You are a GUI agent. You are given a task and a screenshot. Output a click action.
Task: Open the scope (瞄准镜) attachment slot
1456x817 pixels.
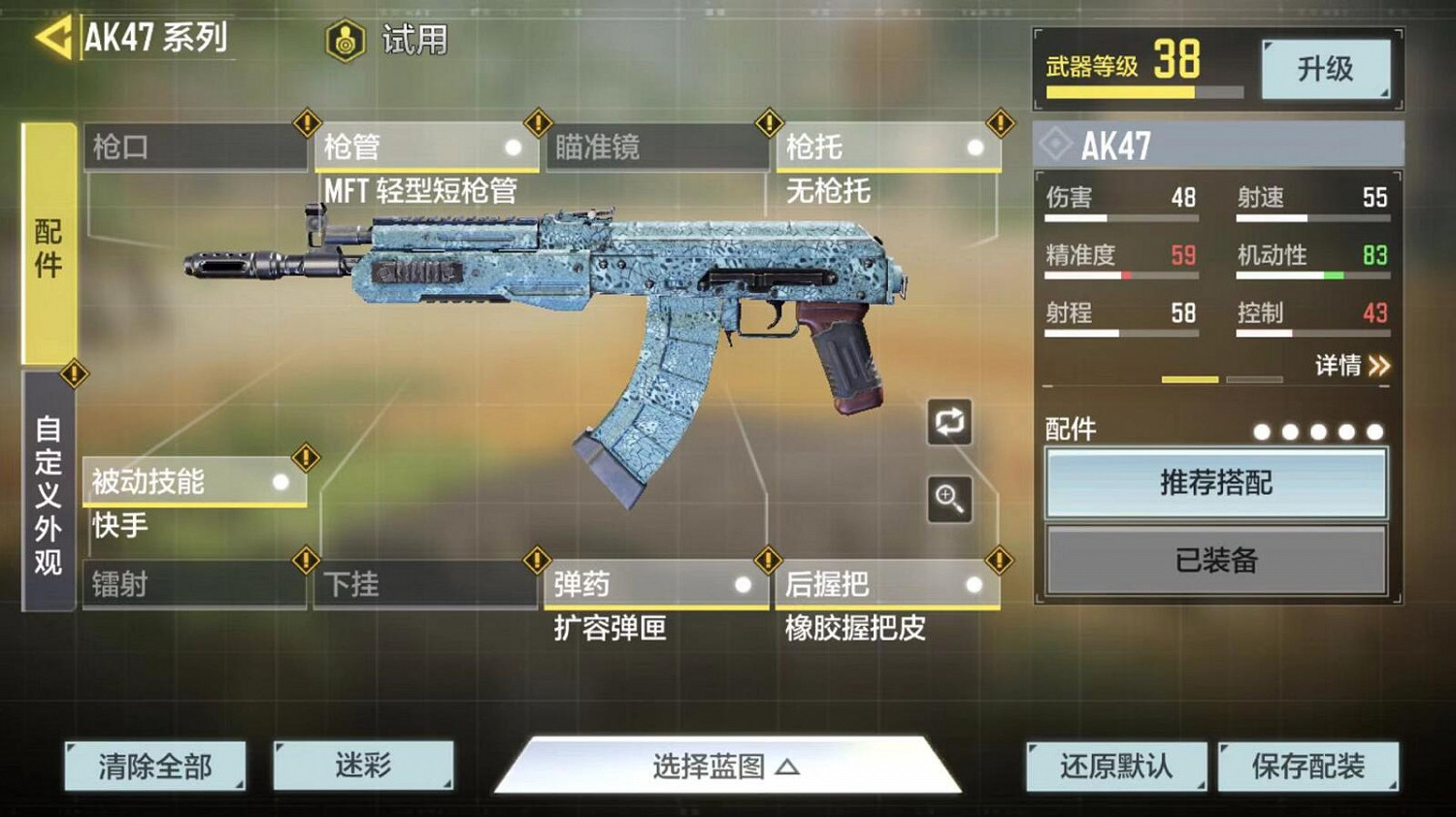pyautogui.click(x=655, y=146)
